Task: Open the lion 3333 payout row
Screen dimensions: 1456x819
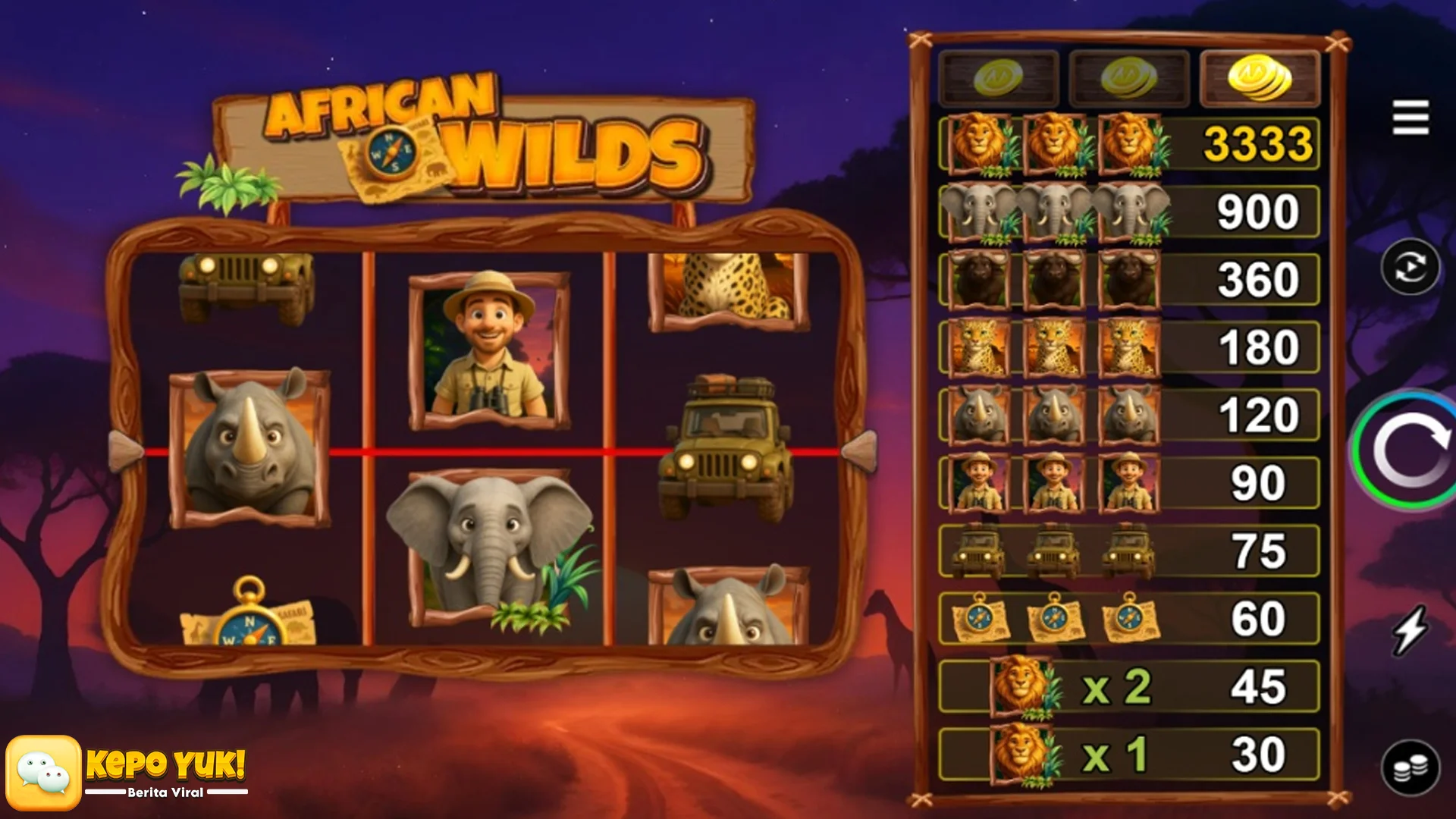Action: [1128, 143]
